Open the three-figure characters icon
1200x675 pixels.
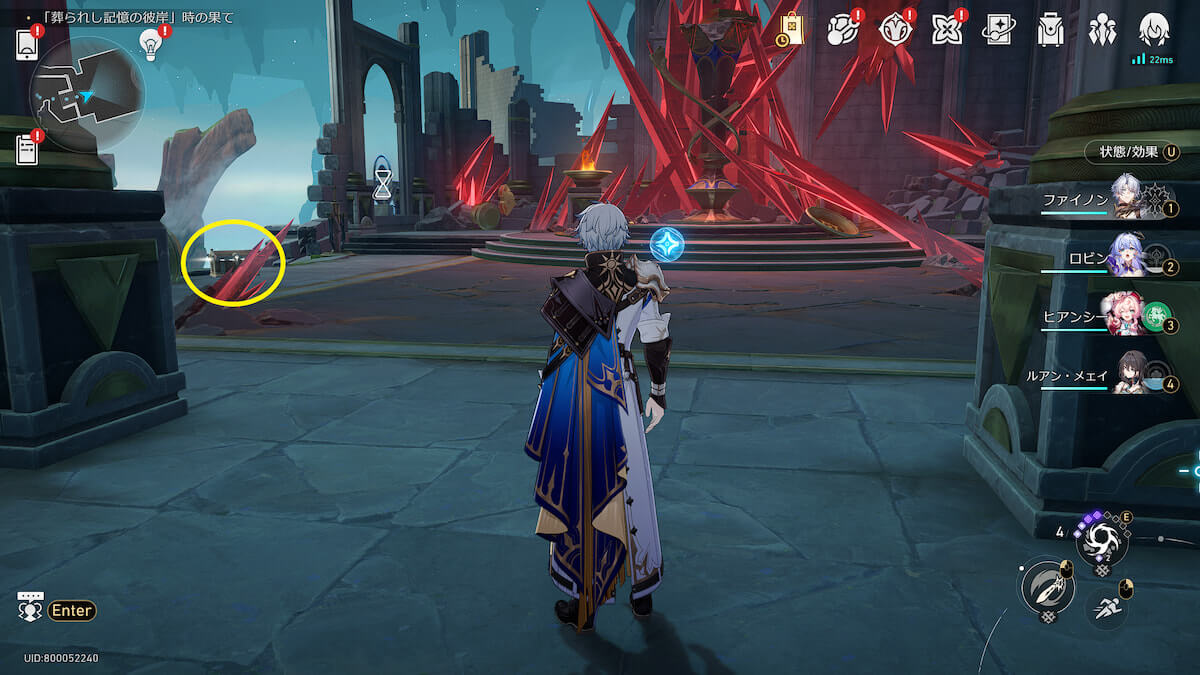click(x=1102, y=30)
